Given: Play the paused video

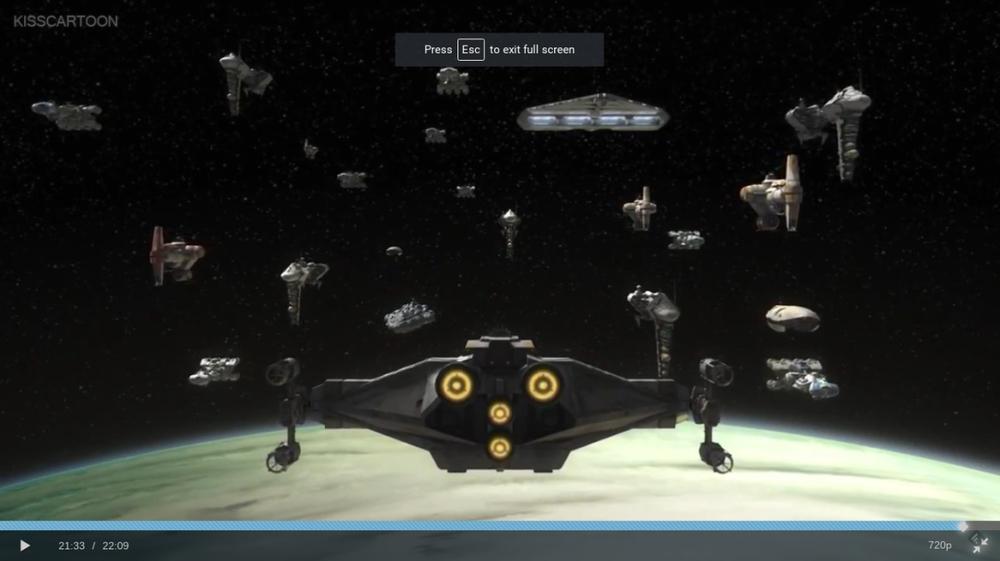Looking at the screenshot, I should (25, 545).
